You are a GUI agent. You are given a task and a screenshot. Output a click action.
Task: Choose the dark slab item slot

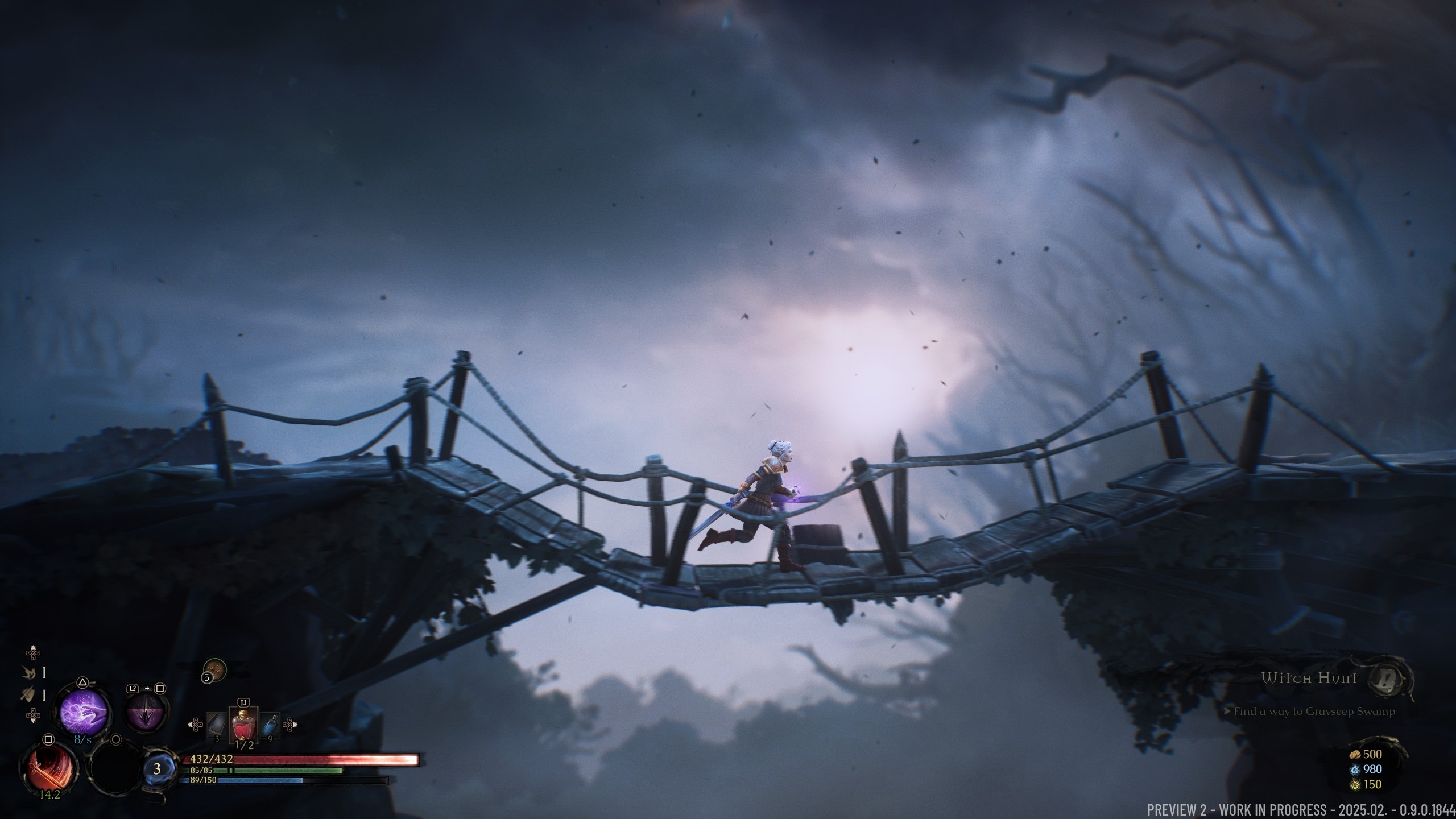[216, 725]
